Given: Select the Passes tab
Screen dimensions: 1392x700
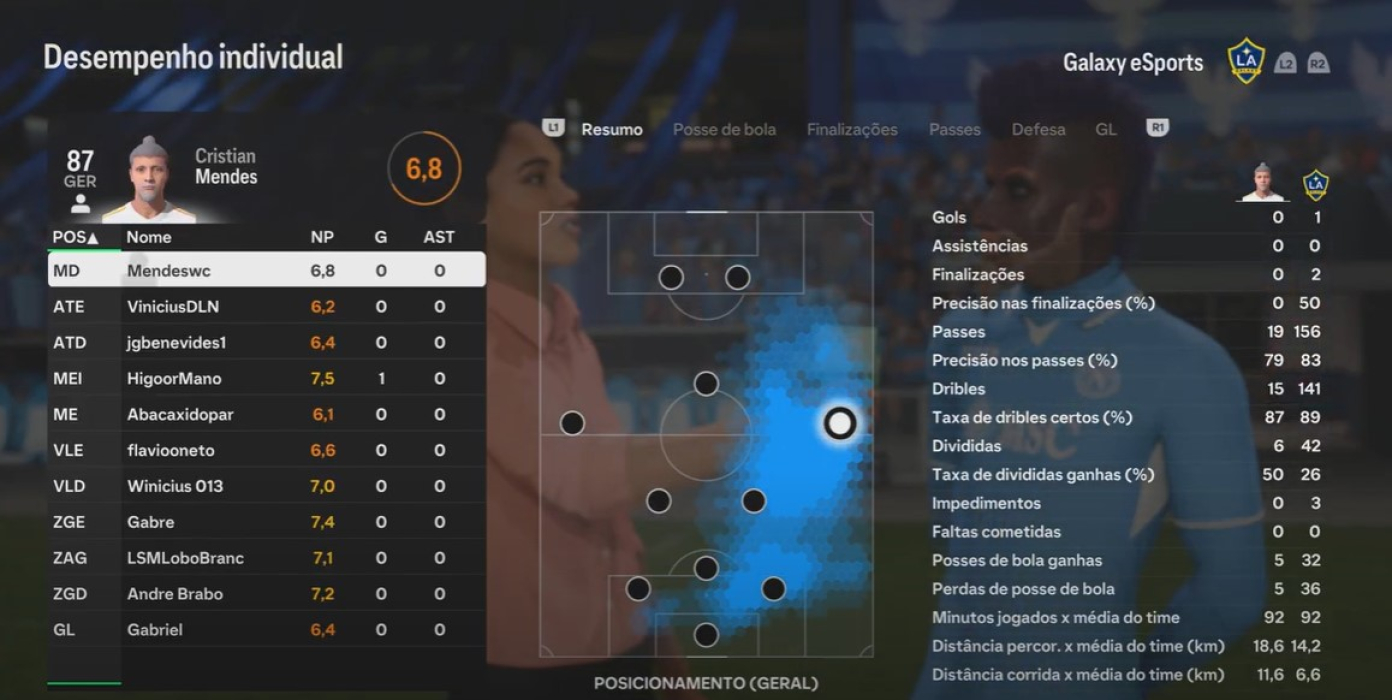Looking at the screenshot, I should click(954, 129).
